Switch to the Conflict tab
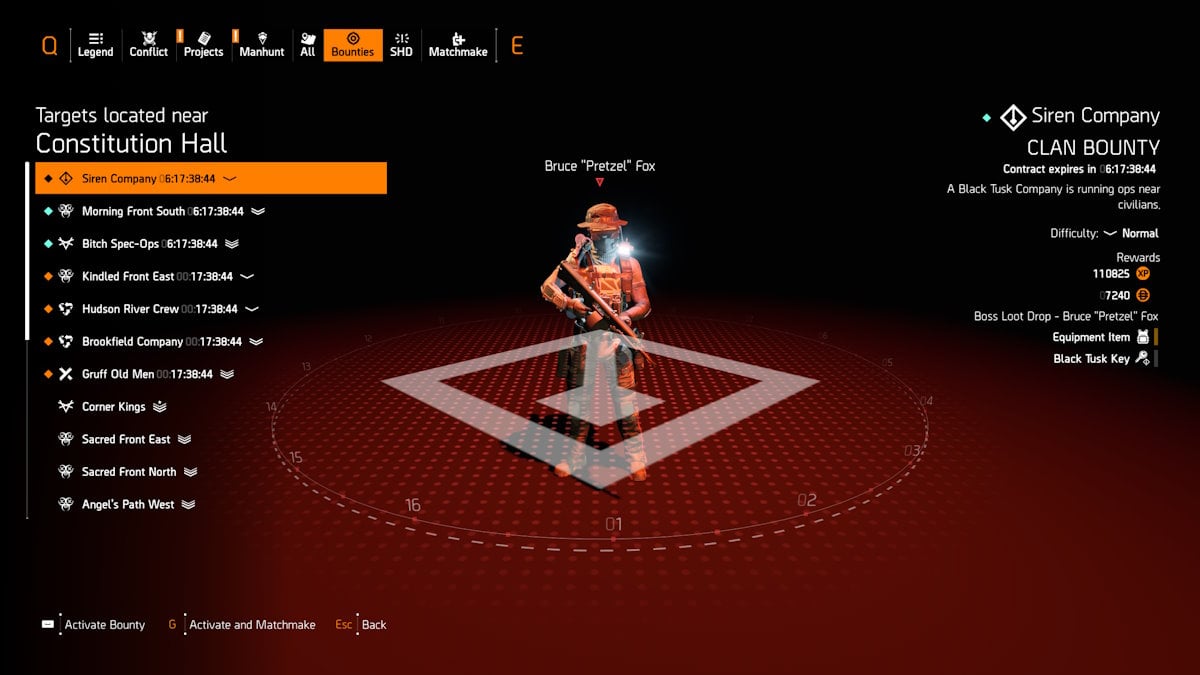The image size is (1200, 675). click(148, 45)
